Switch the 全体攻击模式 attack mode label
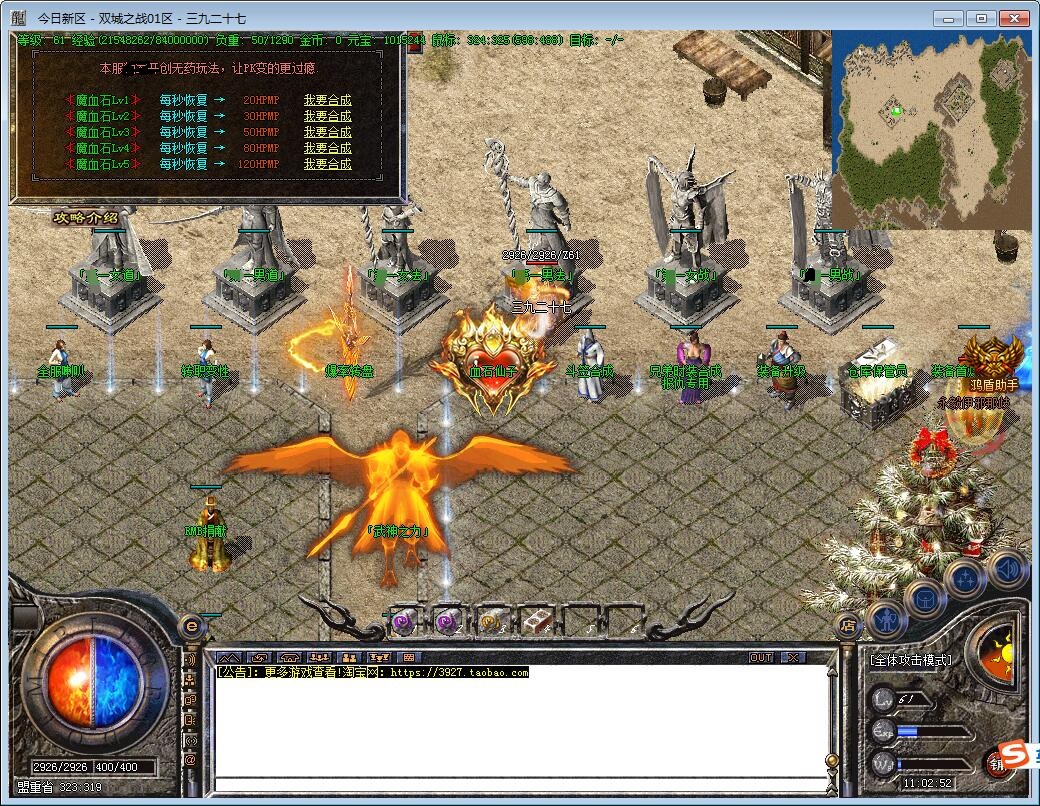Image resolution: width=1040 pixels, height=806 pixels. 910,660
